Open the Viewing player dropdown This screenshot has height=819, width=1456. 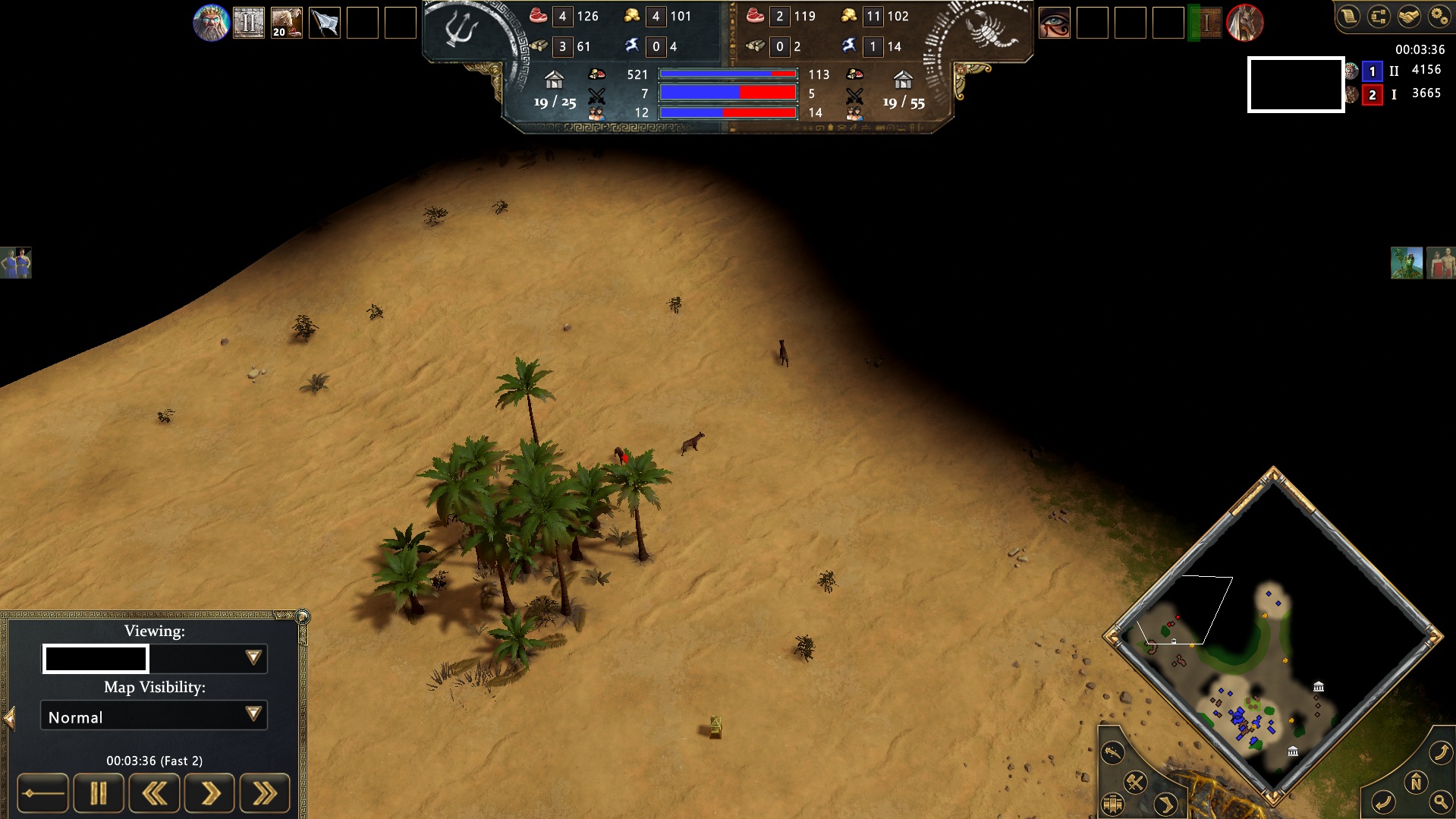click(x=255, y=658)
